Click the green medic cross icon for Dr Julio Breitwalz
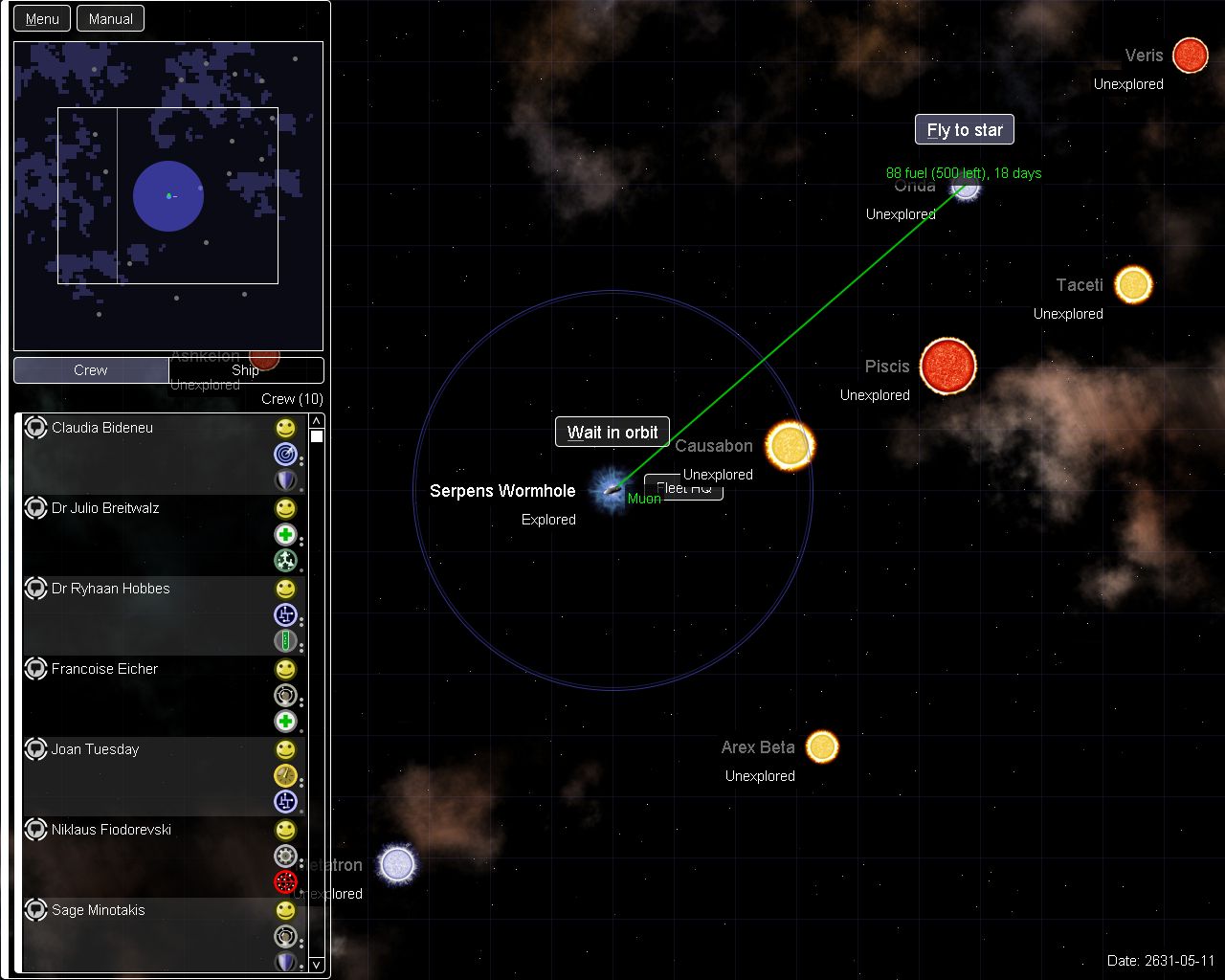The image size is (1225, 980). (285, 535)
